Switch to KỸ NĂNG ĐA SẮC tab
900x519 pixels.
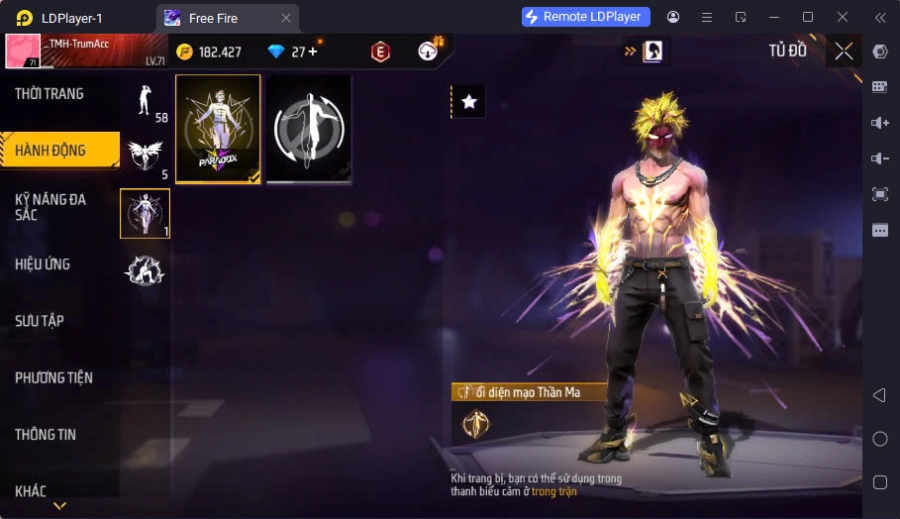pyautogui.click(x=50, y=207)
